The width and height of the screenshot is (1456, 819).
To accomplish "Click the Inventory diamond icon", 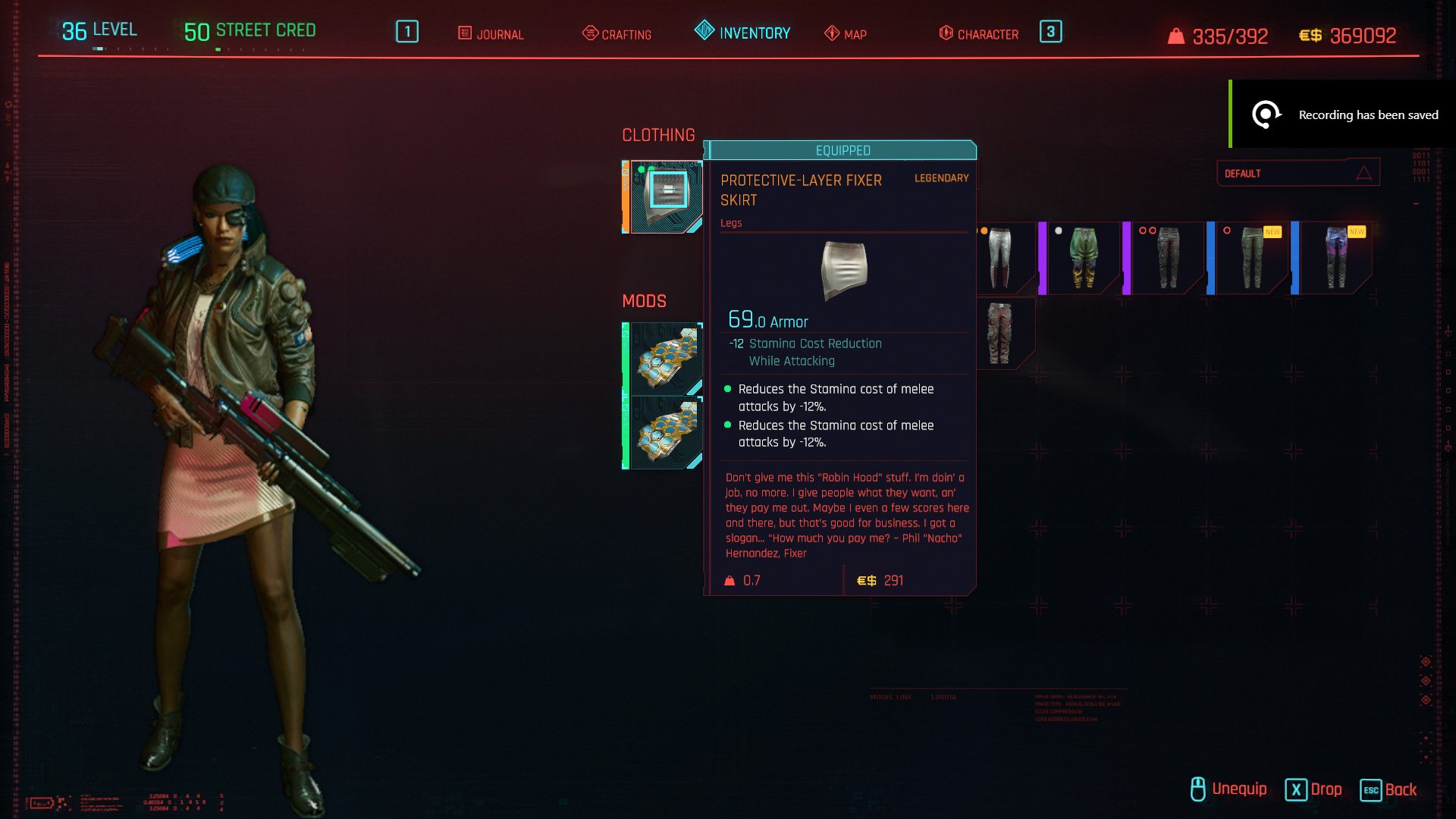I will [x=704, y=31].
